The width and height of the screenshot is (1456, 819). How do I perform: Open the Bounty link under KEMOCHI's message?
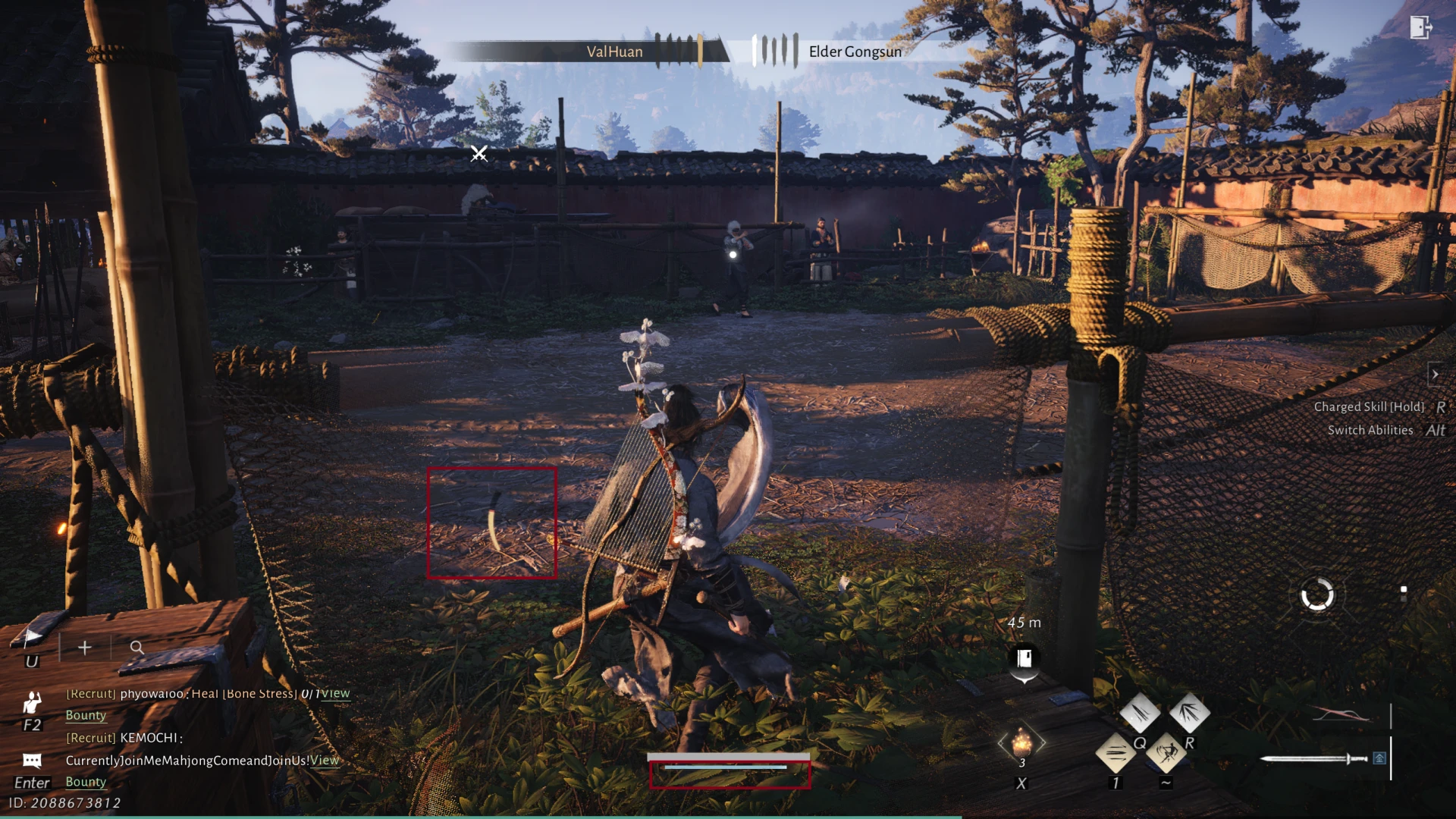(x=86, y=782)
